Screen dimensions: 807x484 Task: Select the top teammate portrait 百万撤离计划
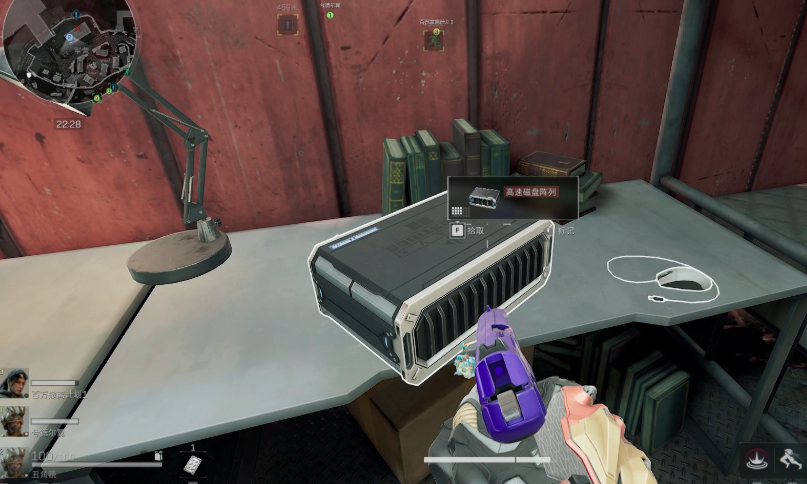15,383
